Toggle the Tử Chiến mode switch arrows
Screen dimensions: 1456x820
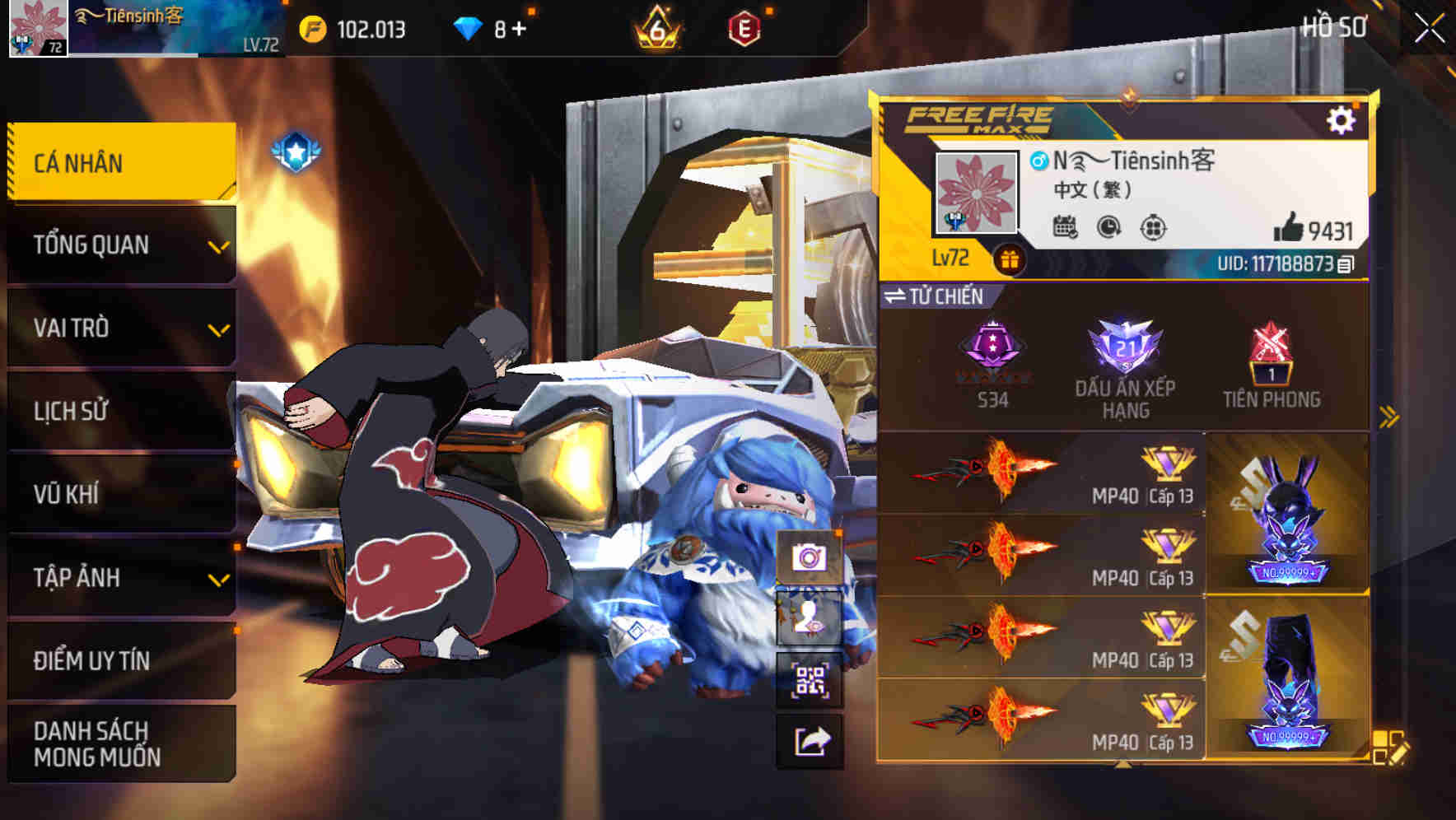point(897,296)
